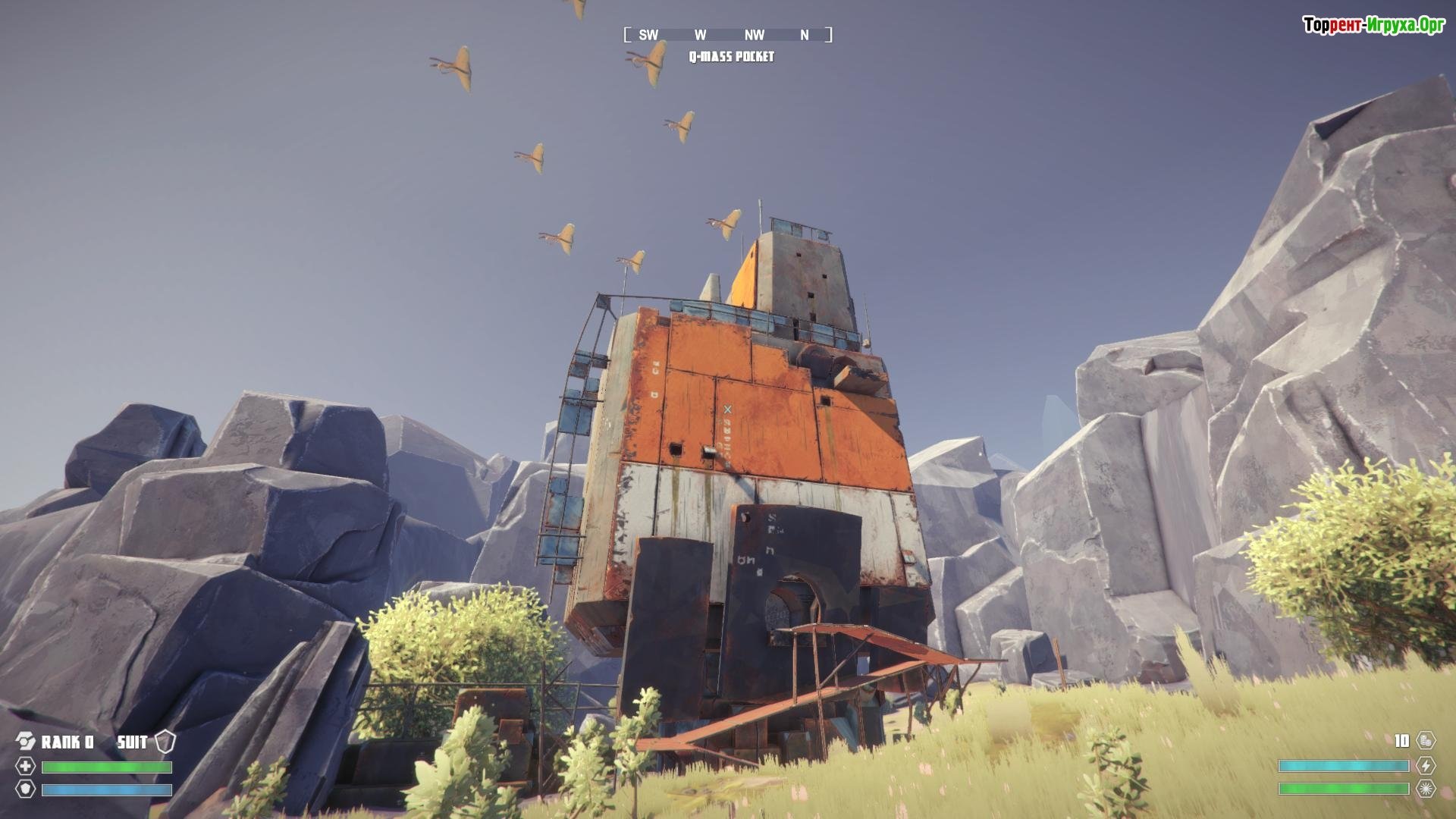Click the Suit shield icon
1456x819 pixels.
click(x=165, y=741)
